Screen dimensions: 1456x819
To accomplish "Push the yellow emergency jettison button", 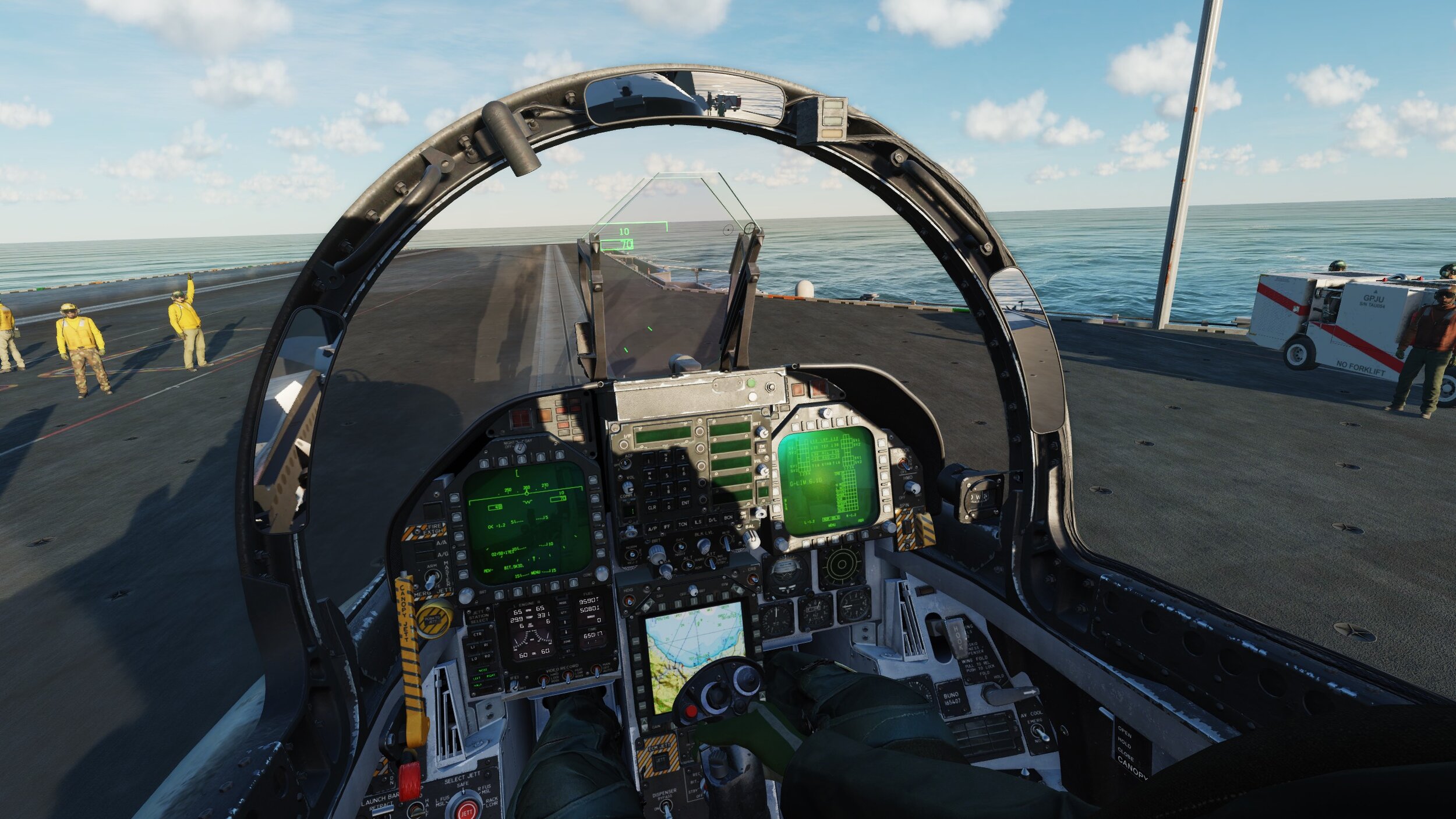I will tap(434, 619).
